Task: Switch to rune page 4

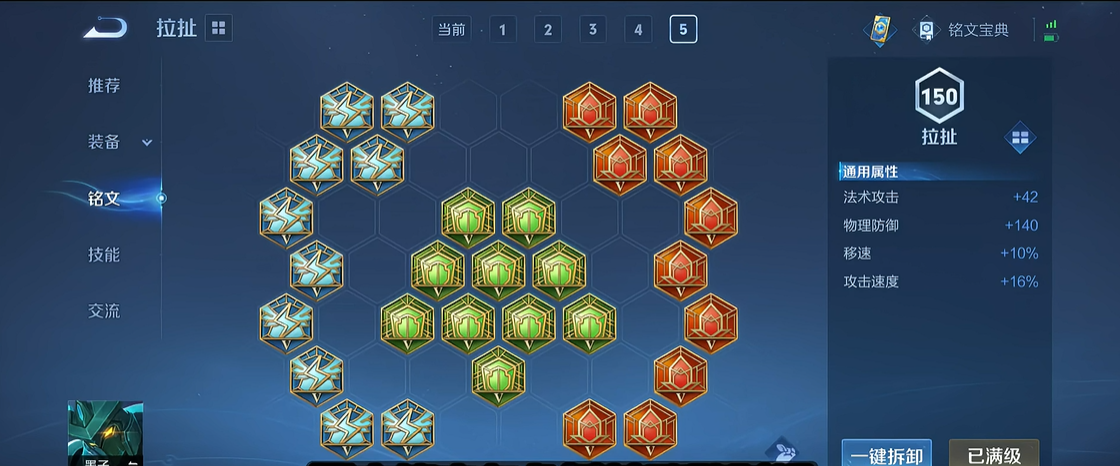Action: 638,29
